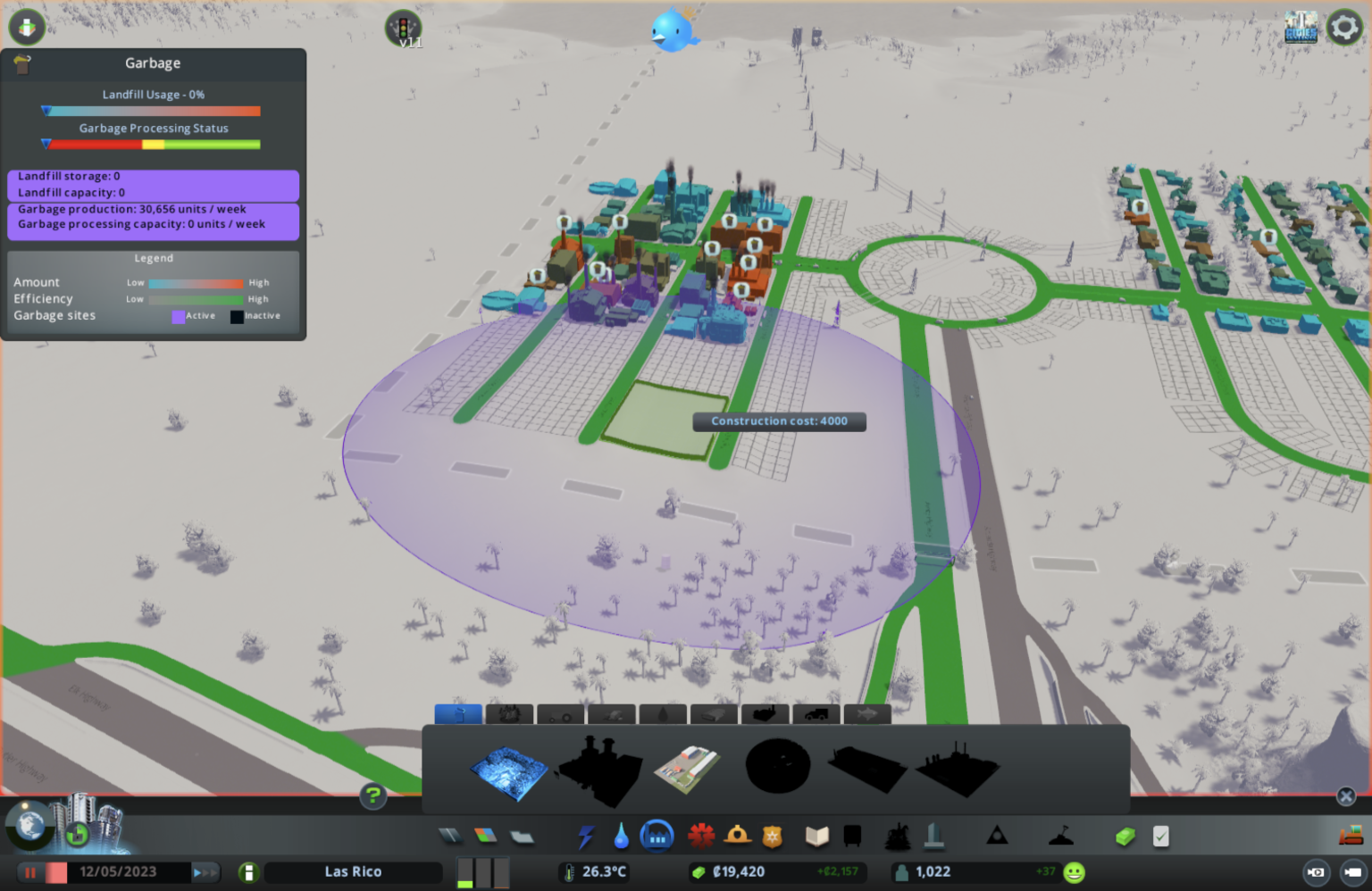1372x891 pixels.
Task: Open the Fire Department menu (helmet icon)
Action: (x=735, y=836)
